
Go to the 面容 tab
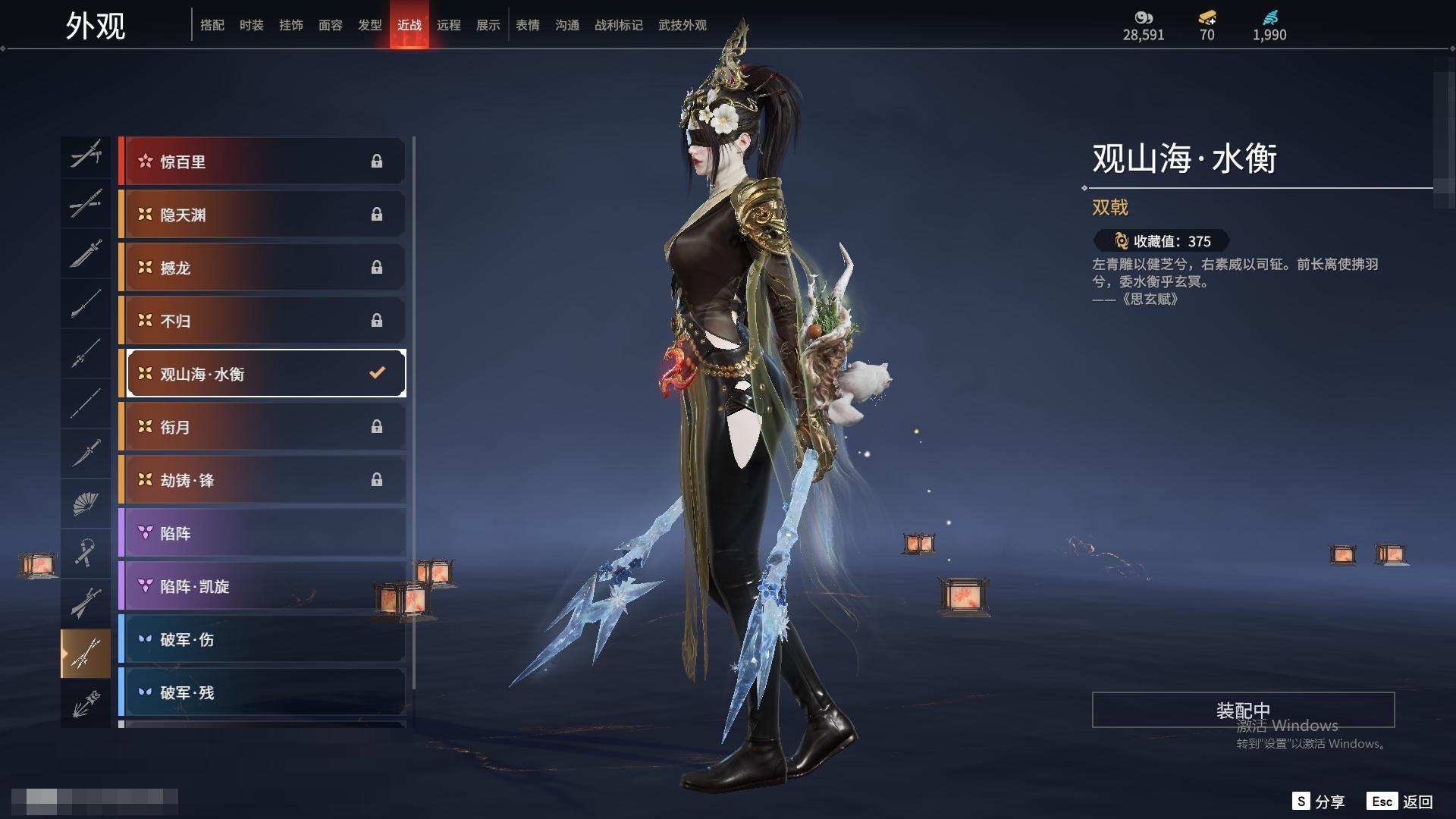click(x=331, y=25)
